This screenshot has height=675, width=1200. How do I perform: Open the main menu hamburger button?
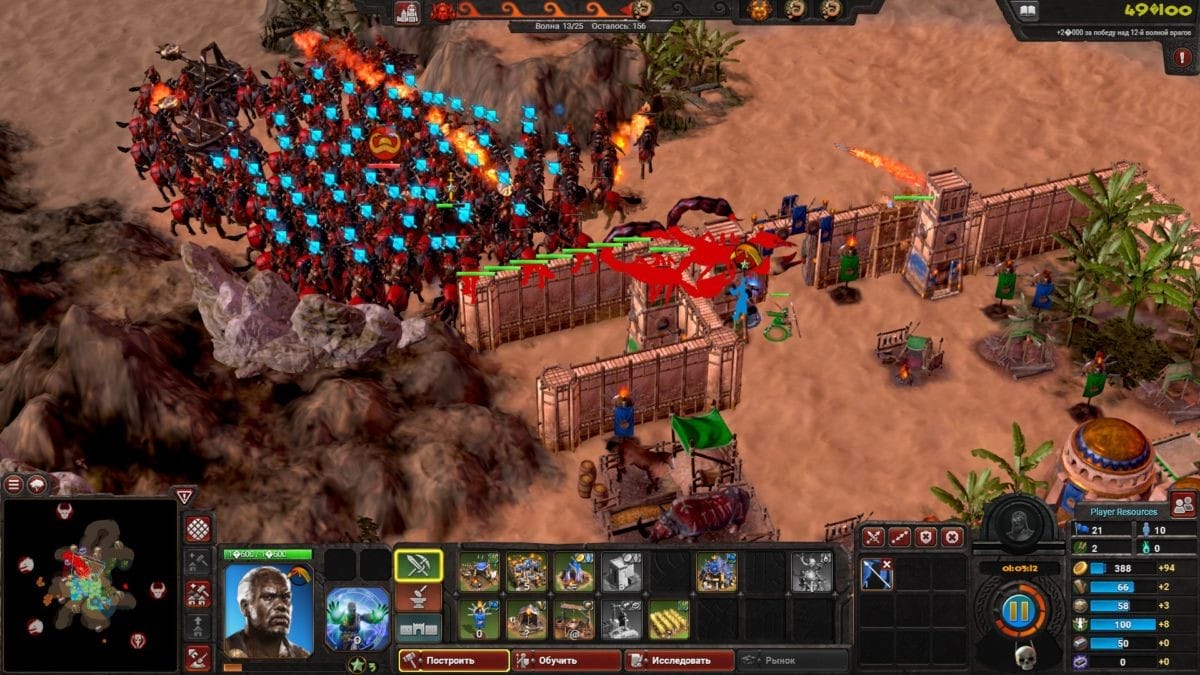coord(14,485)
